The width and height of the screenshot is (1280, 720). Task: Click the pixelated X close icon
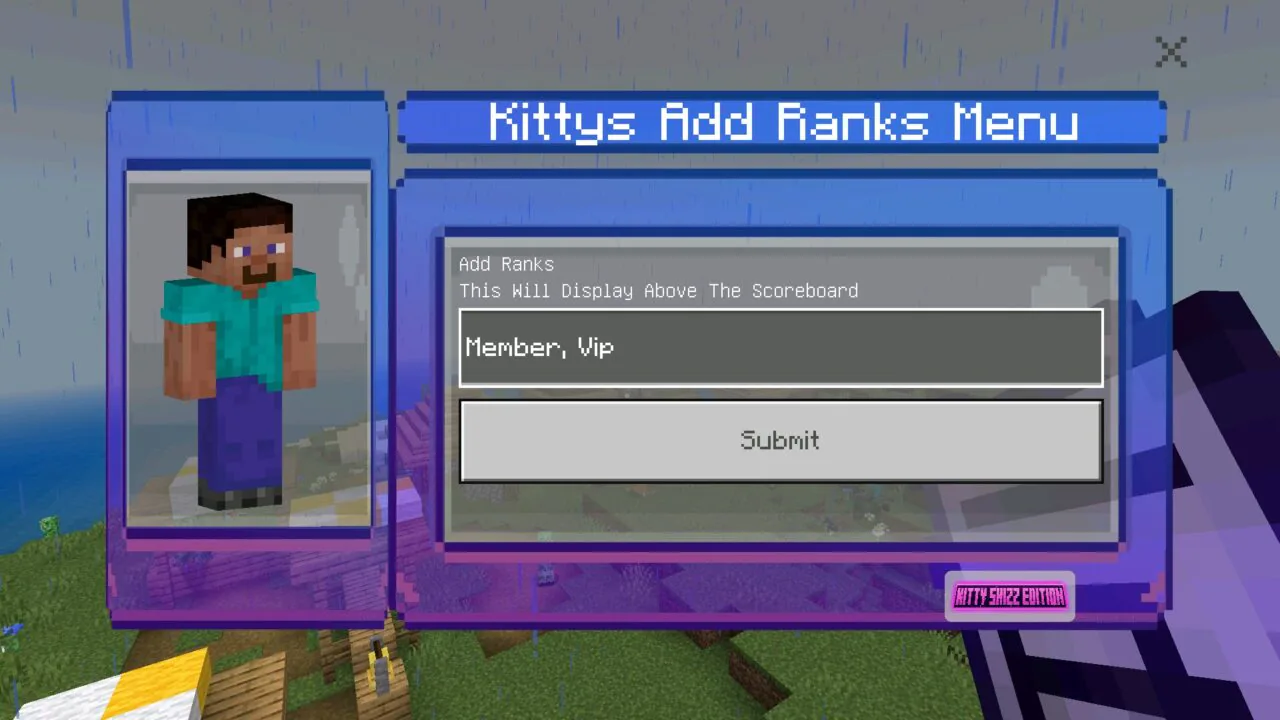1170,52
